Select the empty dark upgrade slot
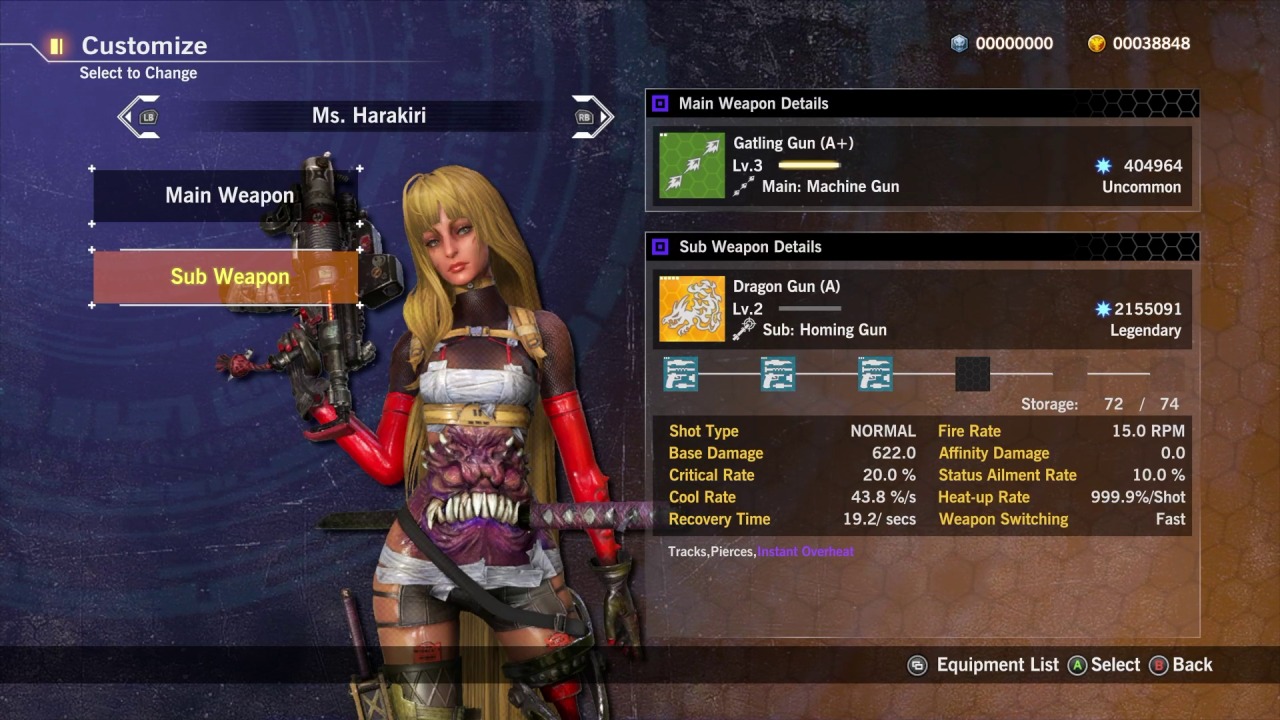The height and width of the screenshot is (720, 1280). [x=972, y=374]
